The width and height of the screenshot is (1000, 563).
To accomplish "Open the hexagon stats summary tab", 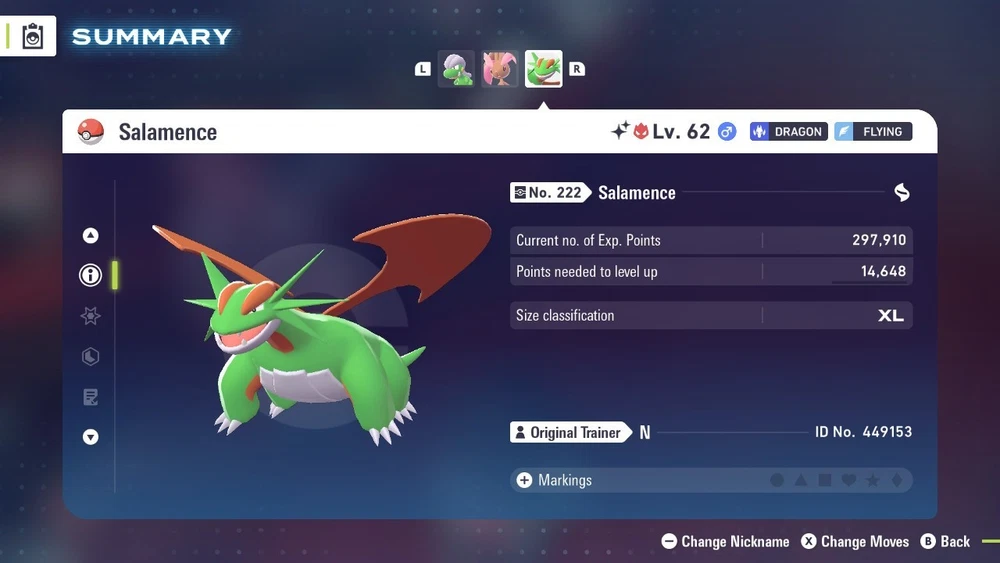I will click(91, 357).
